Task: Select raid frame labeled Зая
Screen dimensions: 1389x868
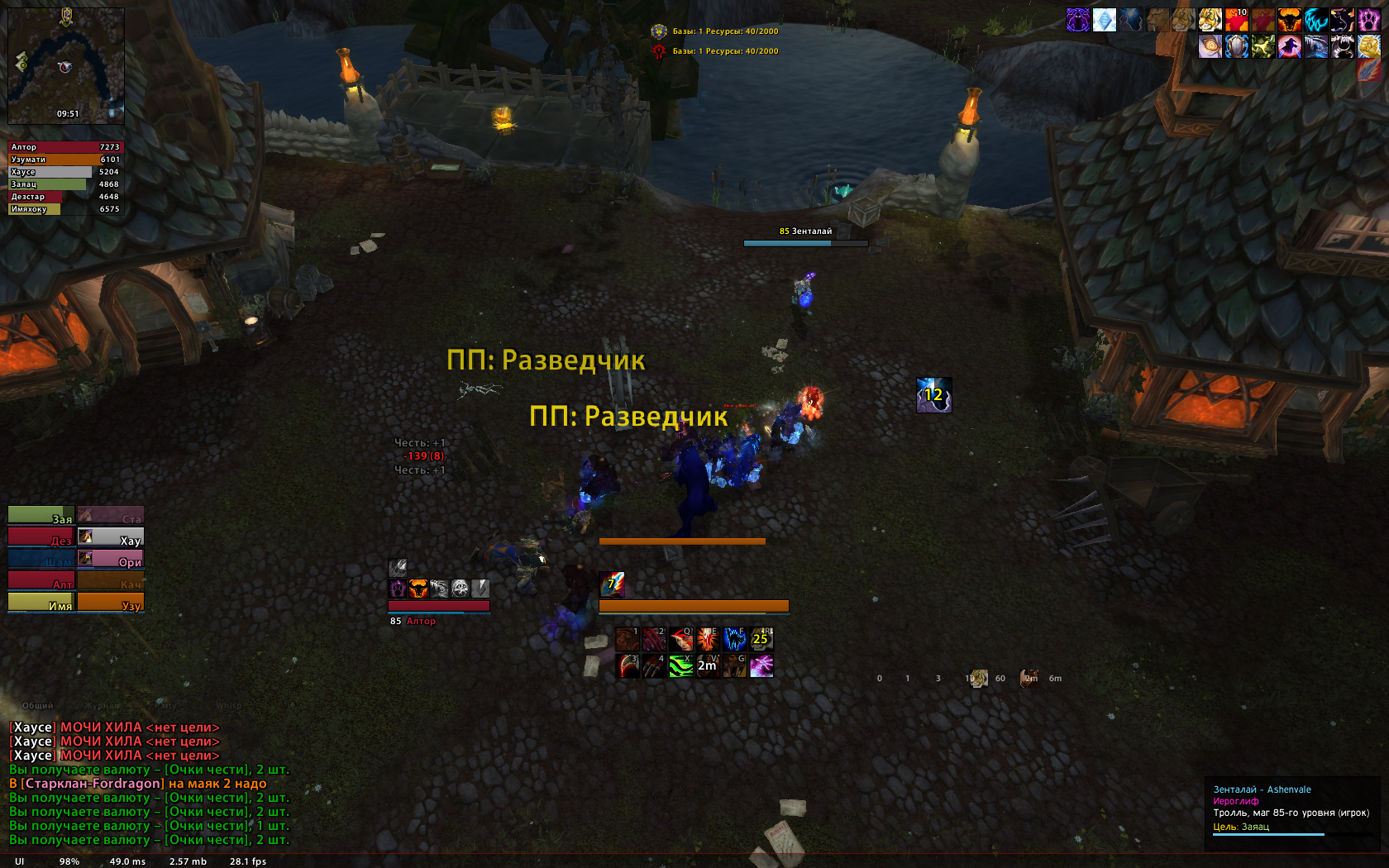Action: (x=41, y=515)
